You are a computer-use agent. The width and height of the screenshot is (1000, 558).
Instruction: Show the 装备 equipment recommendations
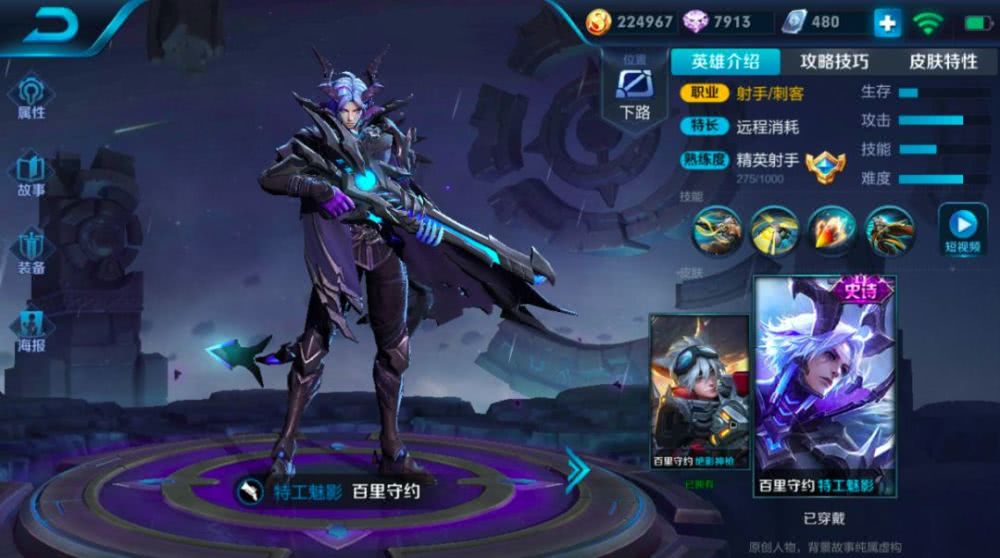31,249
